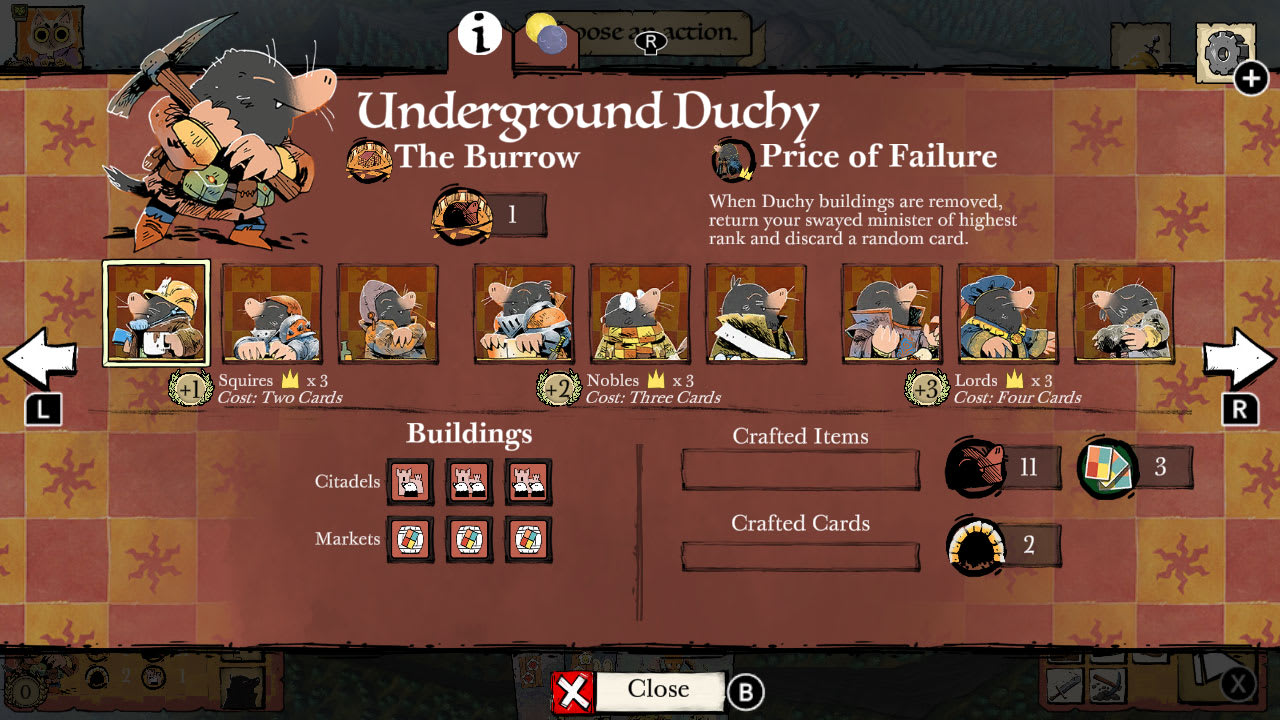Select the +1 Squires cost badge
1280x720 pixels.
[192, 389]
